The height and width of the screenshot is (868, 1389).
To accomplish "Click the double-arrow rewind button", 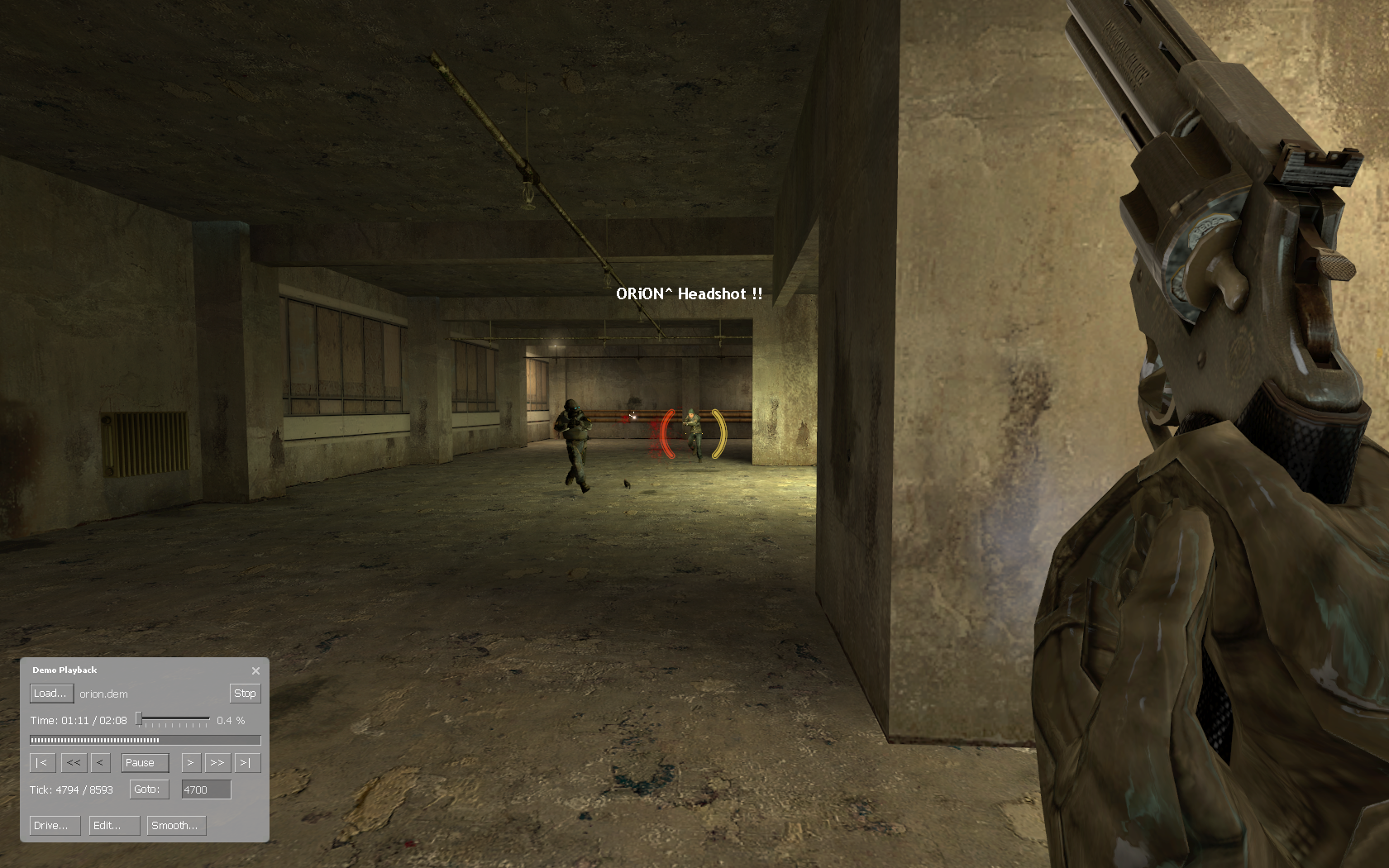I will point(73,763).
